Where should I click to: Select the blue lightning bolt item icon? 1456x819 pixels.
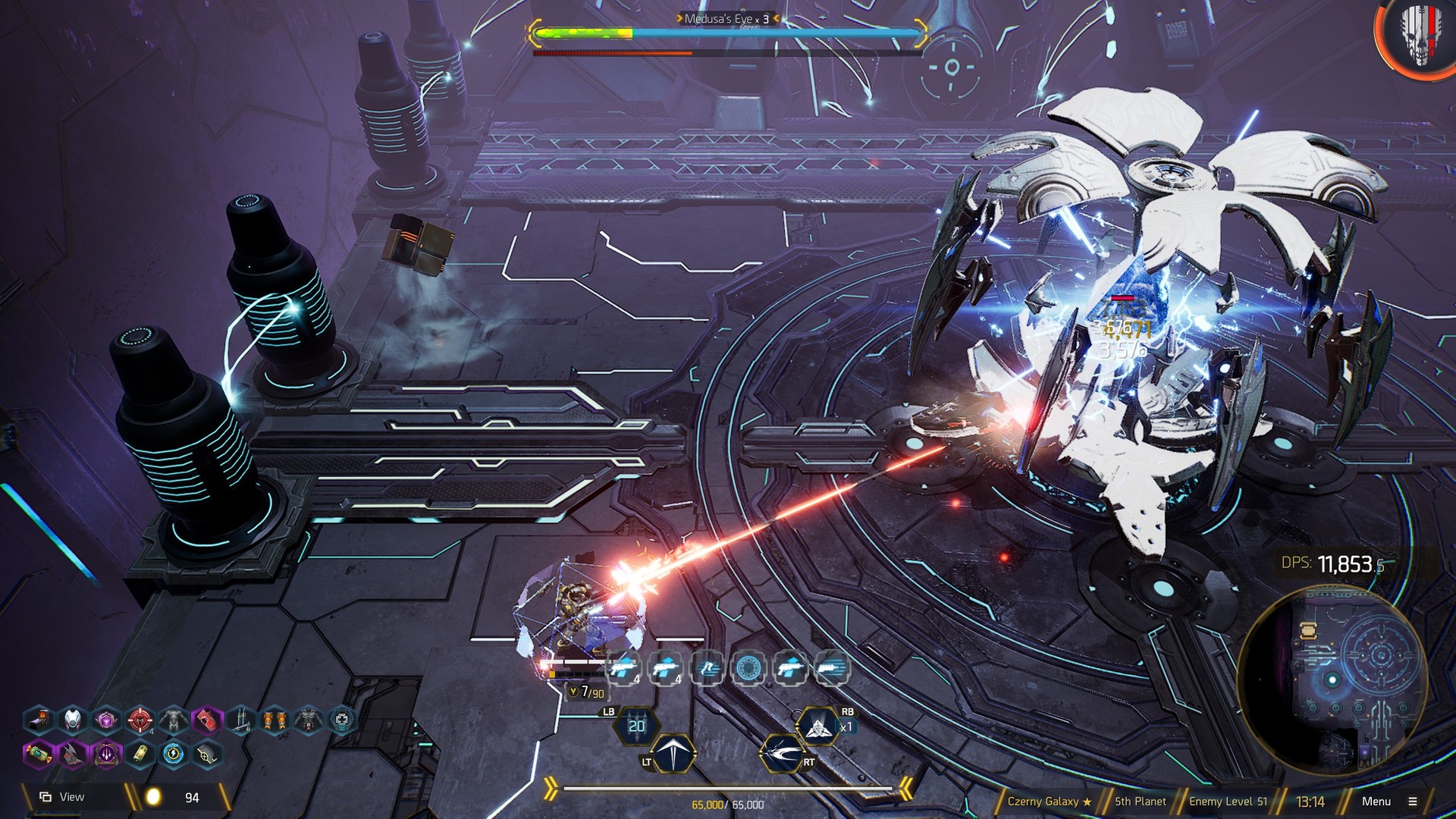click(x=174, y=755)
